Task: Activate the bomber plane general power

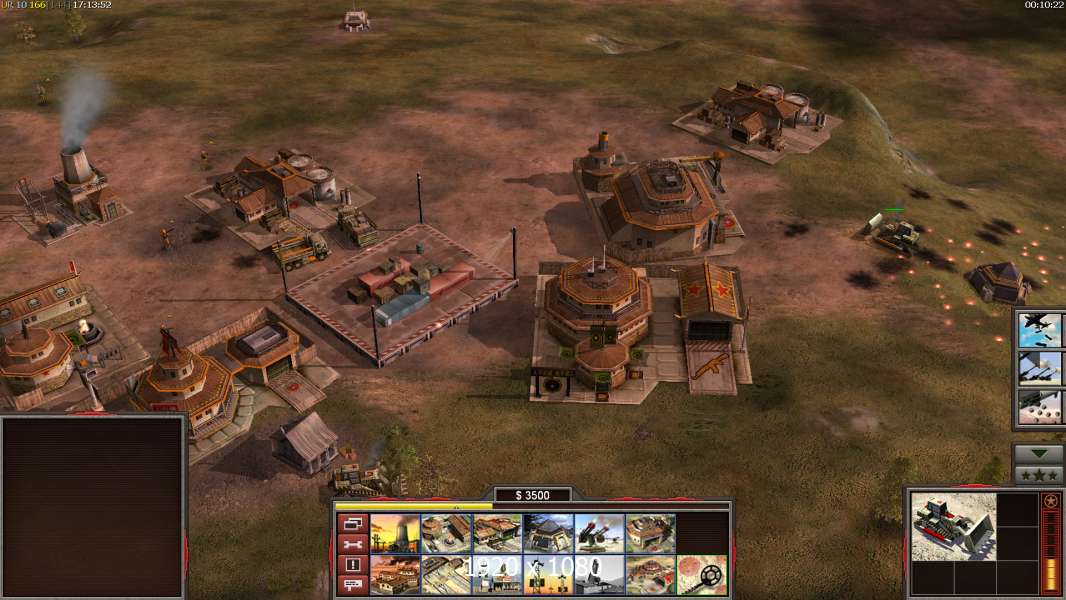Action: pyautogui.click(x=1040, y=330)
